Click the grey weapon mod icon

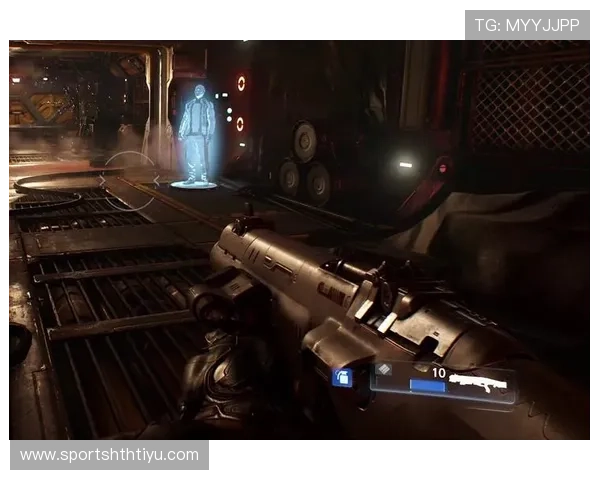[385, 371]
